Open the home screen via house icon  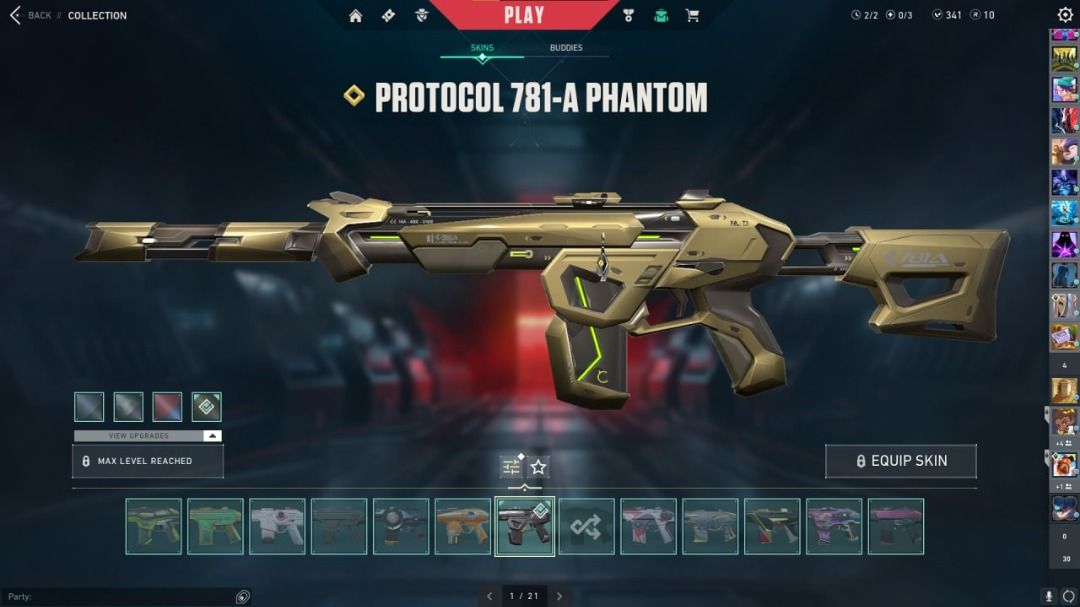[x=355, y=15]
